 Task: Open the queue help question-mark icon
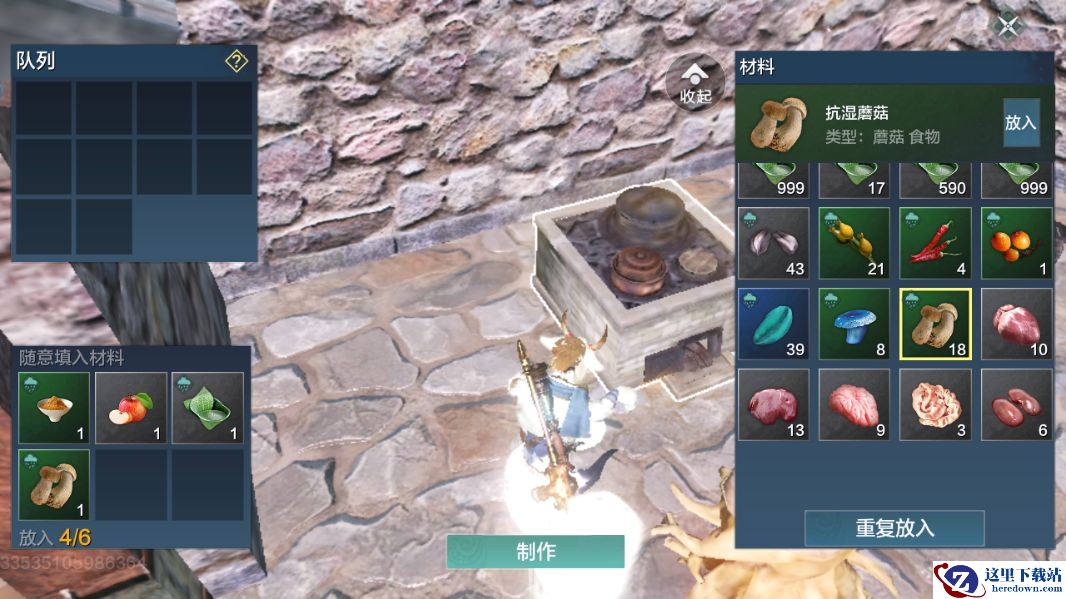pos(236,62)
